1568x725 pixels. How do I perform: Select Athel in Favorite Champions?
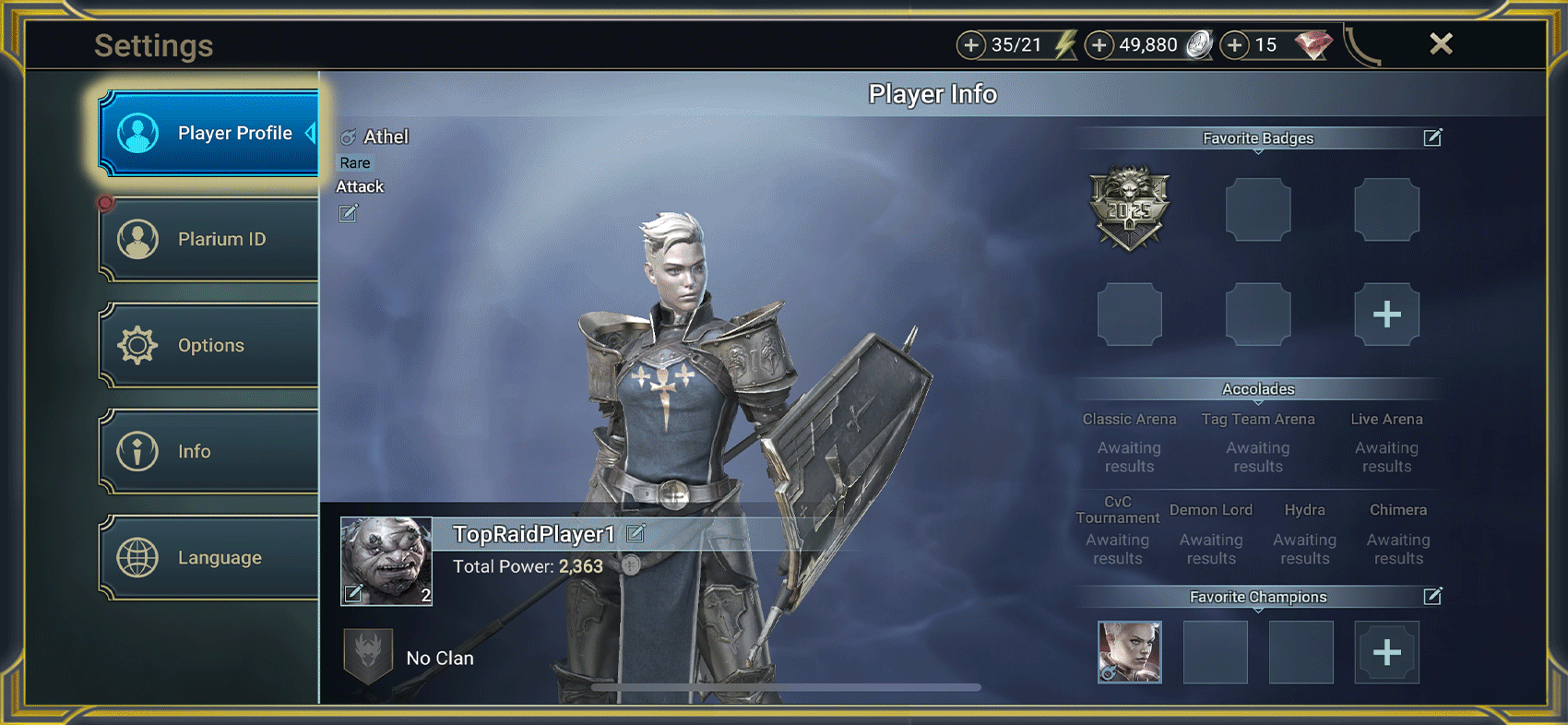point(1129,652)
